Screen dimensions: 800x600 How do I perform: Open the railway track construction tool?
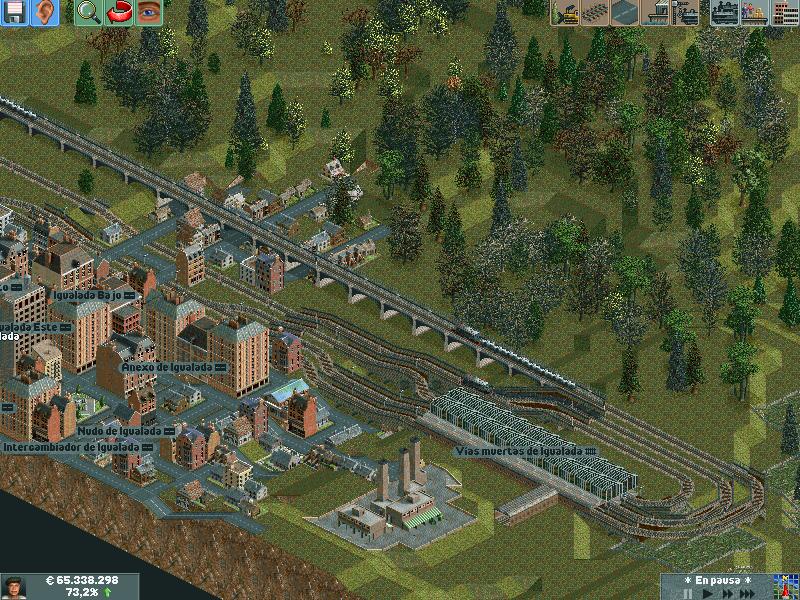(x=596, y=13)
